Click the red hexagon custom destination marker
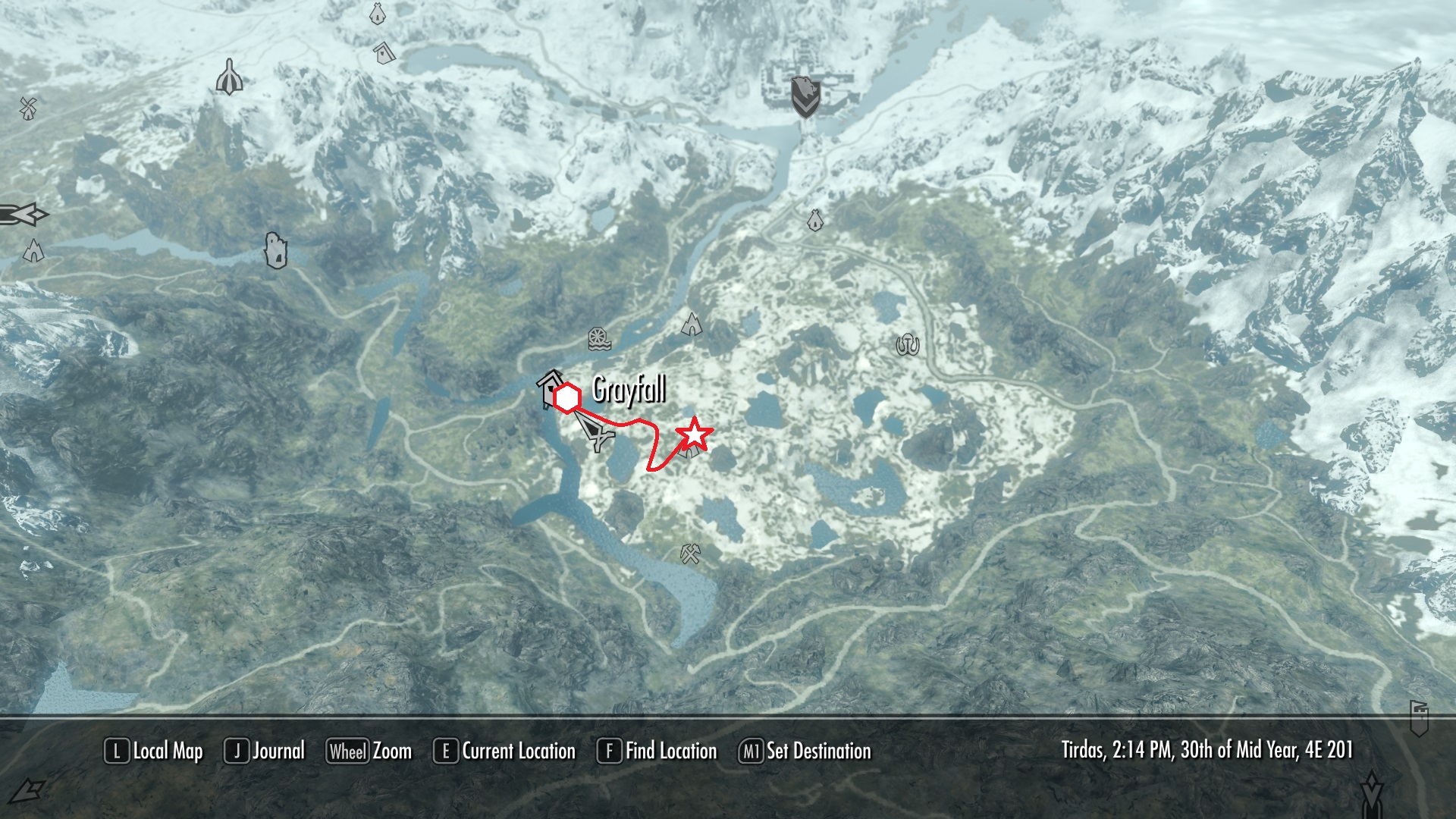Viewport: 1456px width, 819px height. pyautogui.click(x=567, y=398)
